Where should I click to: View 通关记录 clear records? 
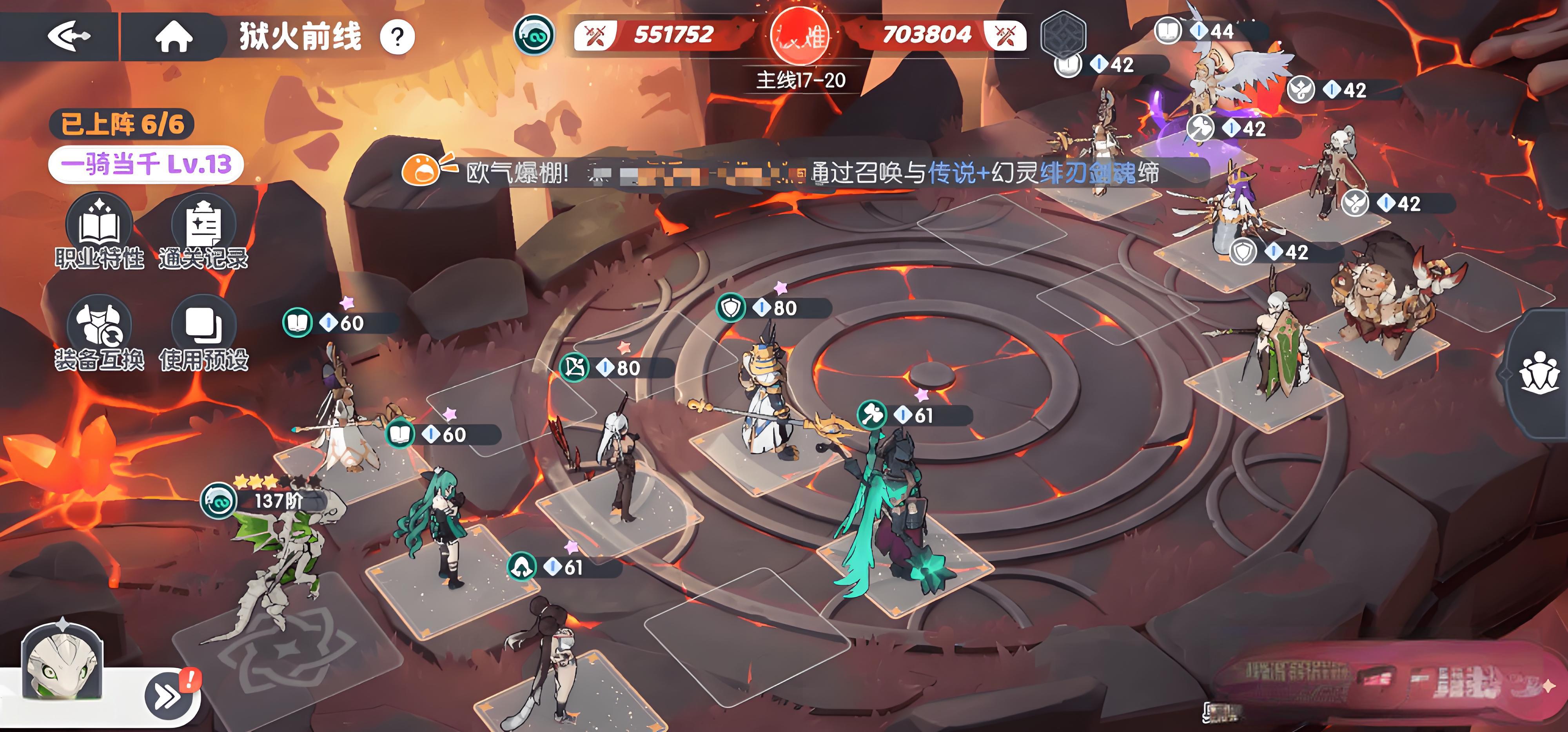click(x=203, y=231)
